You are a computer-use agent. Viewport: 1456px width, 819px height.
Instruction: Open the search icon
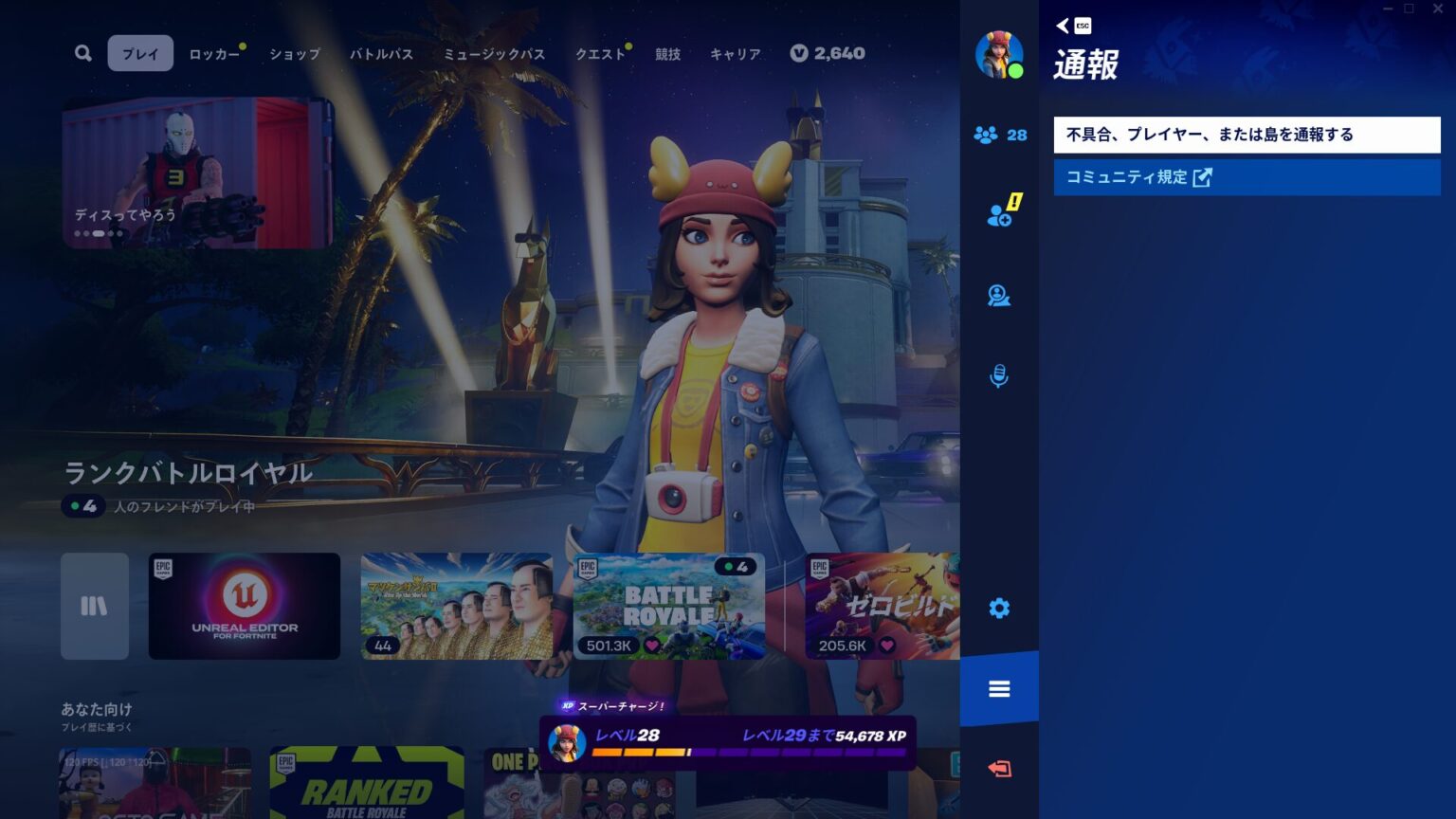(x=82, y=53)
